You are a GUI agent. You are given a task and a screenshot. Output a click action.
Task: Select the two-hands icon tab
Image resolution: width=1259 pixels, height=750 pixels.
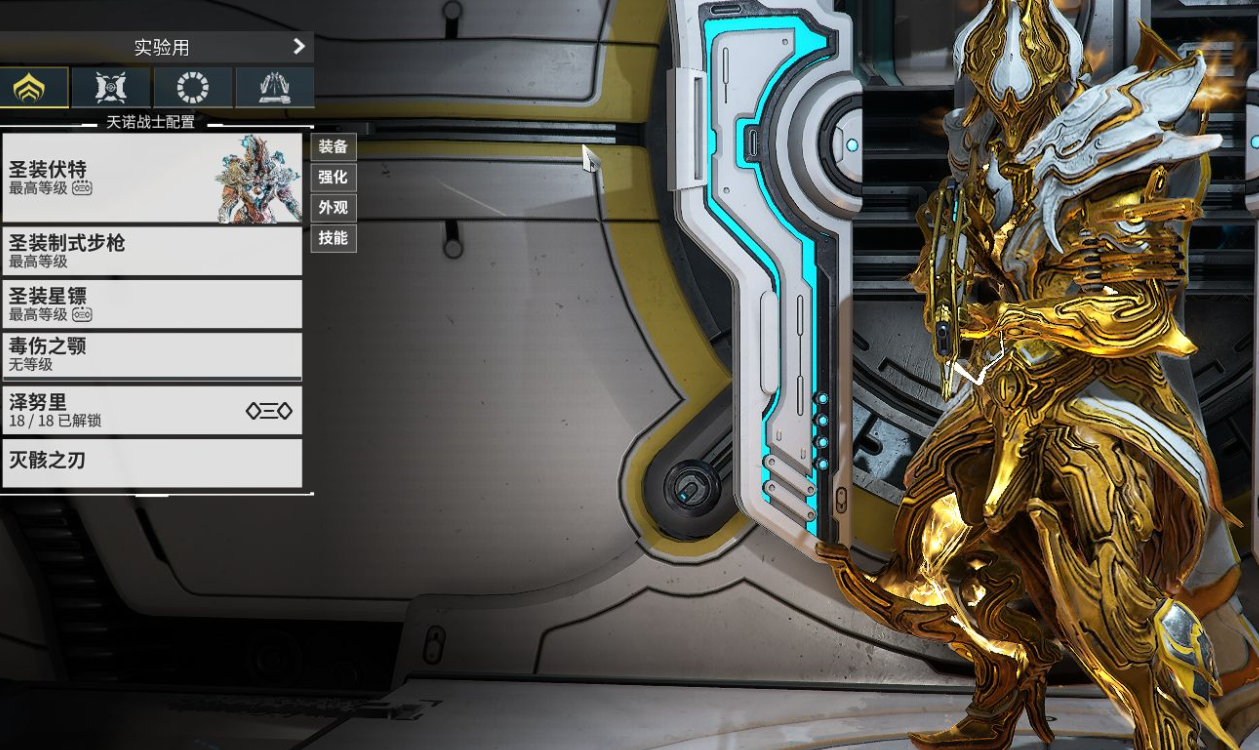(x=274, y=88)
